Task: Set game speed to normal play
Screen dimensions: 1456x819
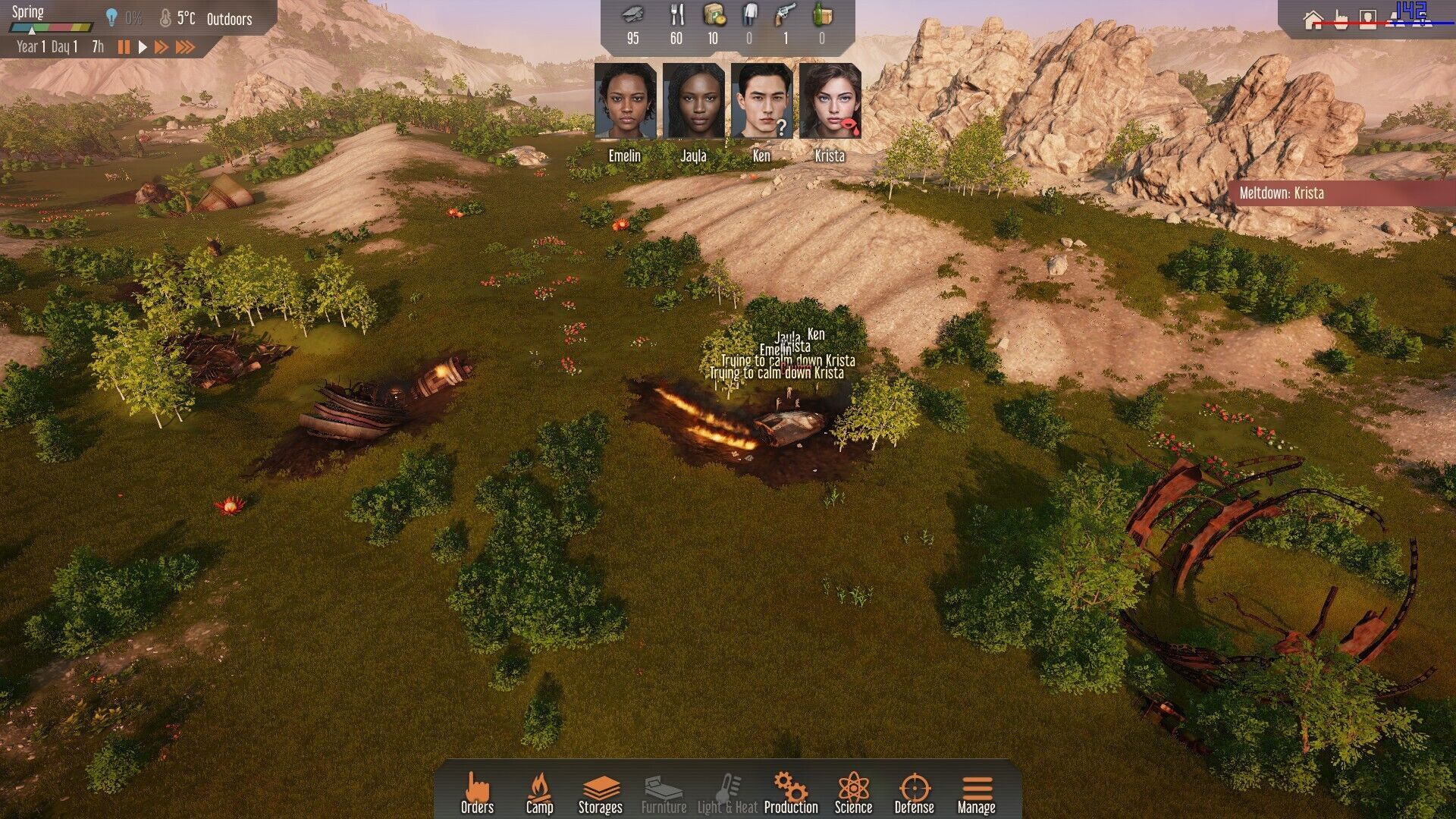Action: [143, 47]
